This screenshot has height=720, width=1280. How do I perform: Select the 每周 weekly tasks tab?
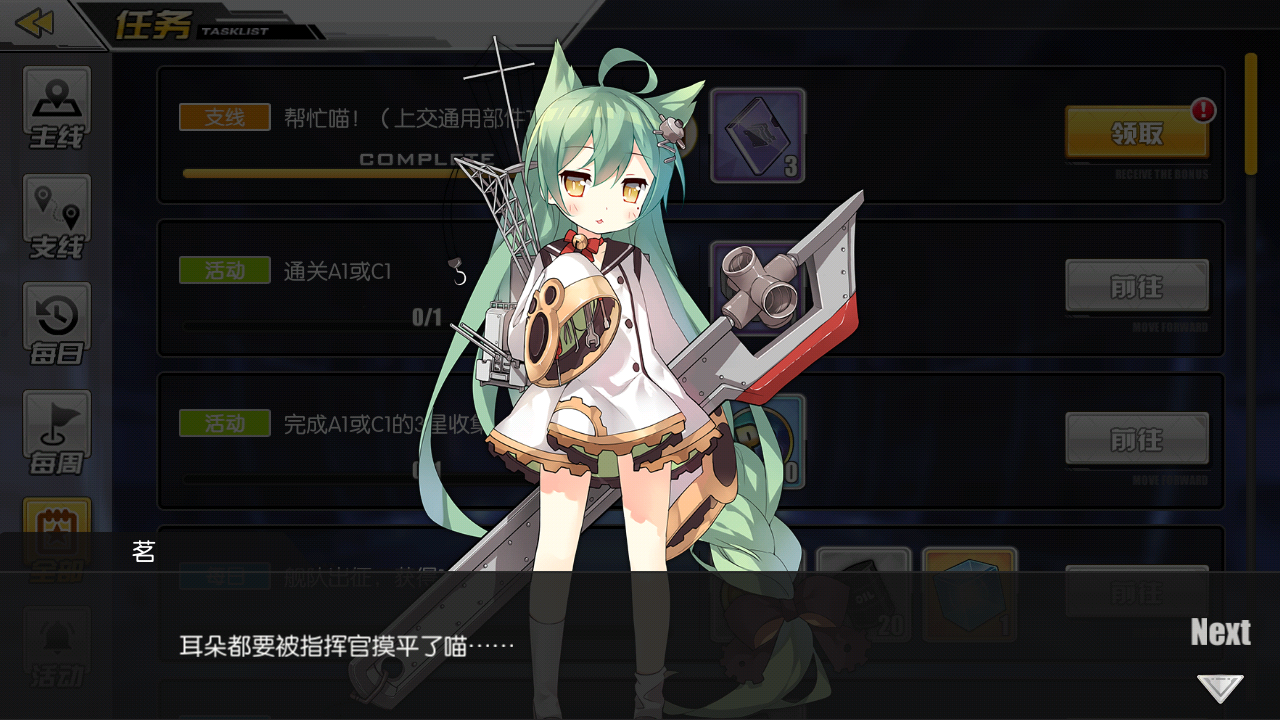click(x=57, y=433)
